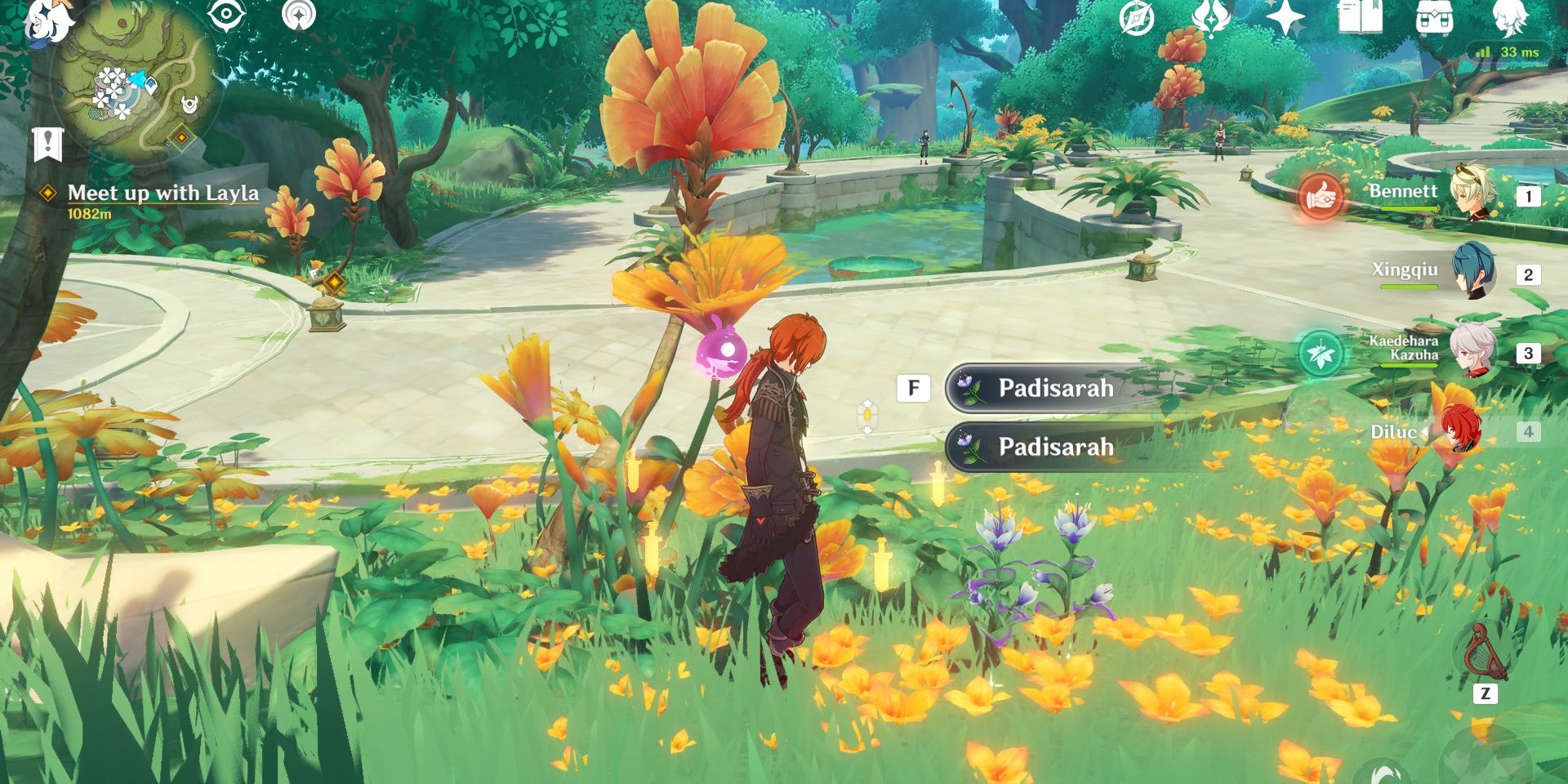Image resolution: width=1568 pixels, height=784 pixels.
Task: Activate Bennett's thumbs-up burst icon
Action: [1320, 197]
